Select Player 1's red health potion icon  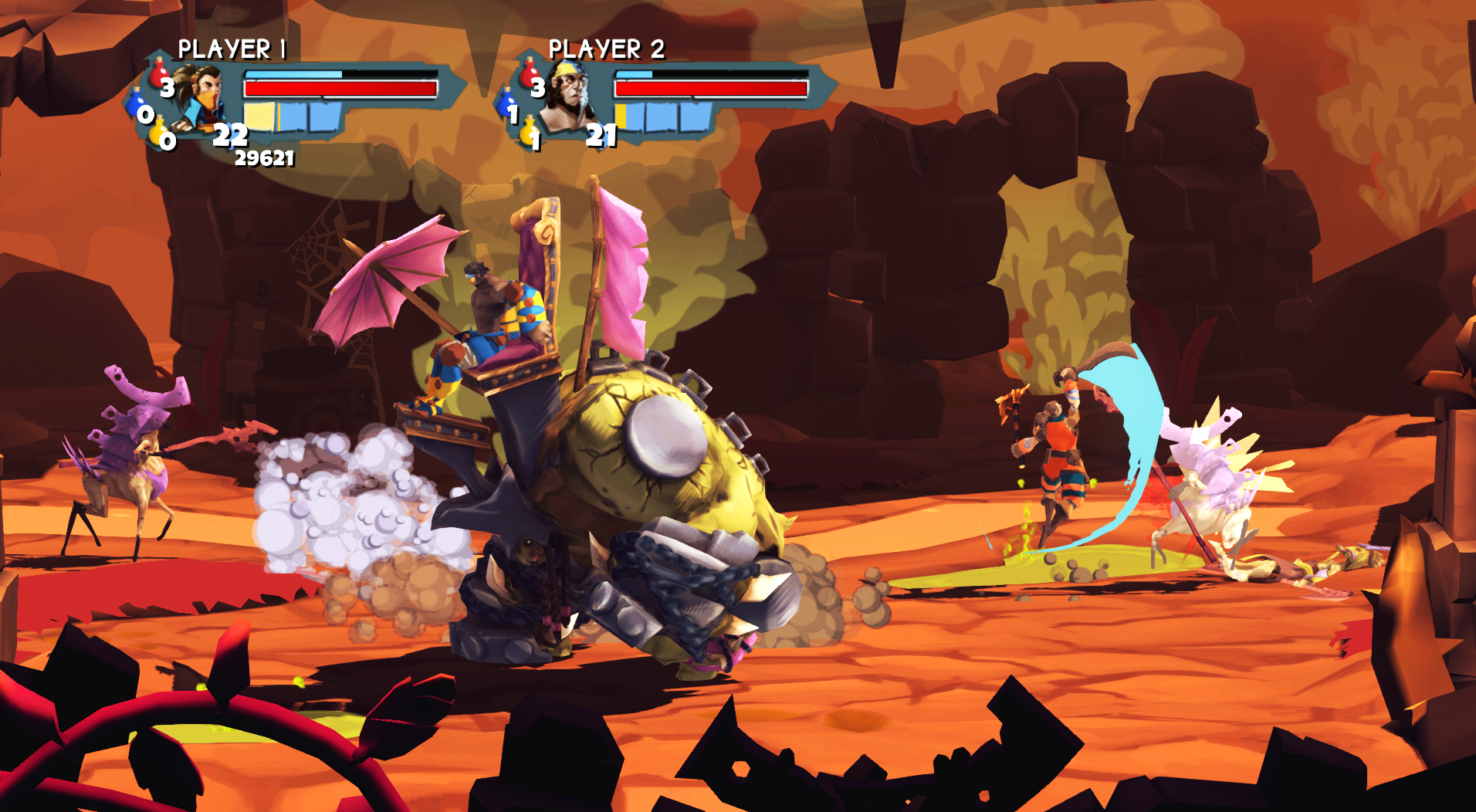pyautogui.click(x=157, y=74)
